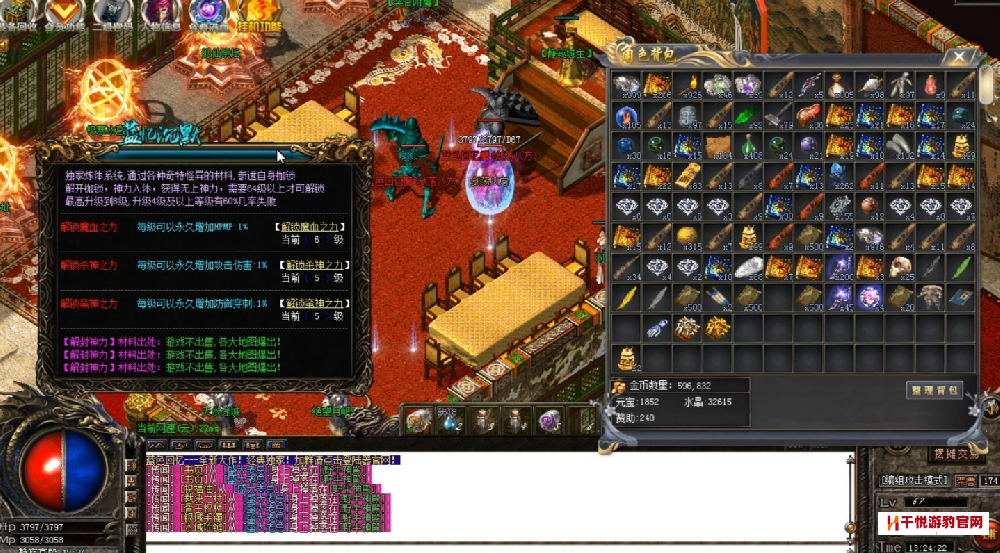Use the blue potion in the quick bar
Screen dimensions: 1000x553
[450, 421]
